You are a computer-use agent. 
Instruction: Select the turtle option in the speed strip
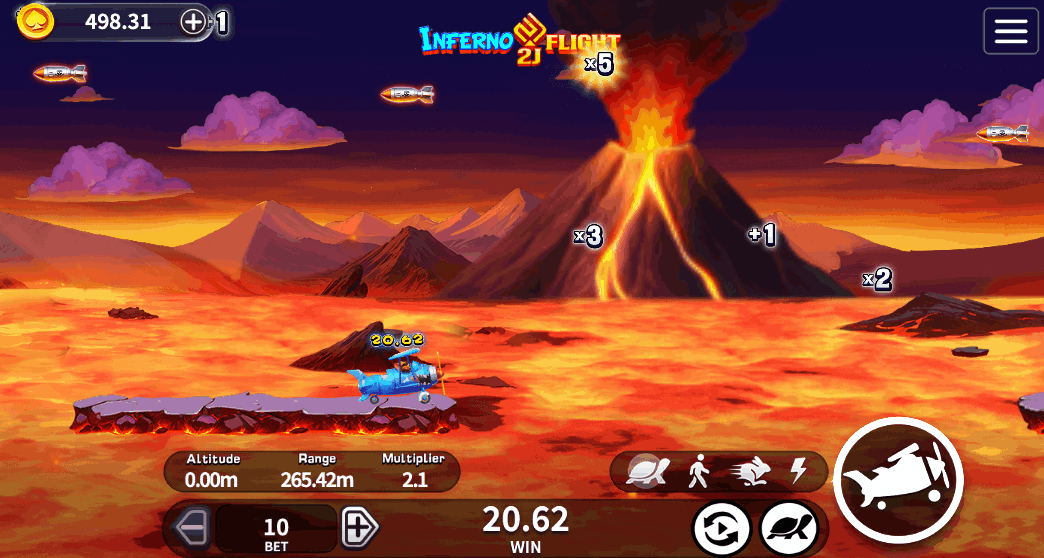647,470
